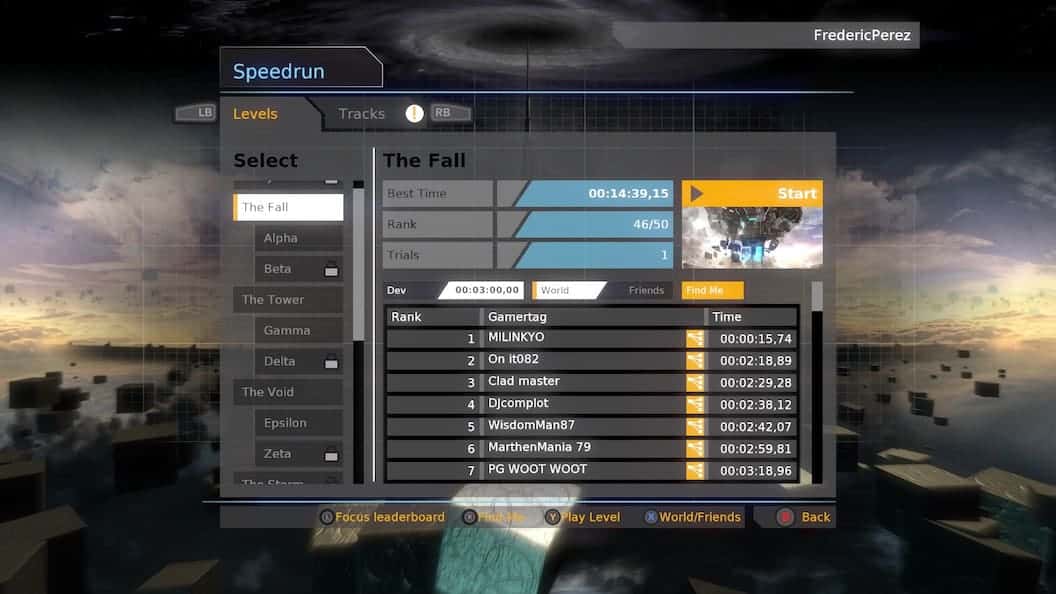Select Djcomplot's leaderboard entry
The image size is (1056, 594).
[x=592, y=404]
